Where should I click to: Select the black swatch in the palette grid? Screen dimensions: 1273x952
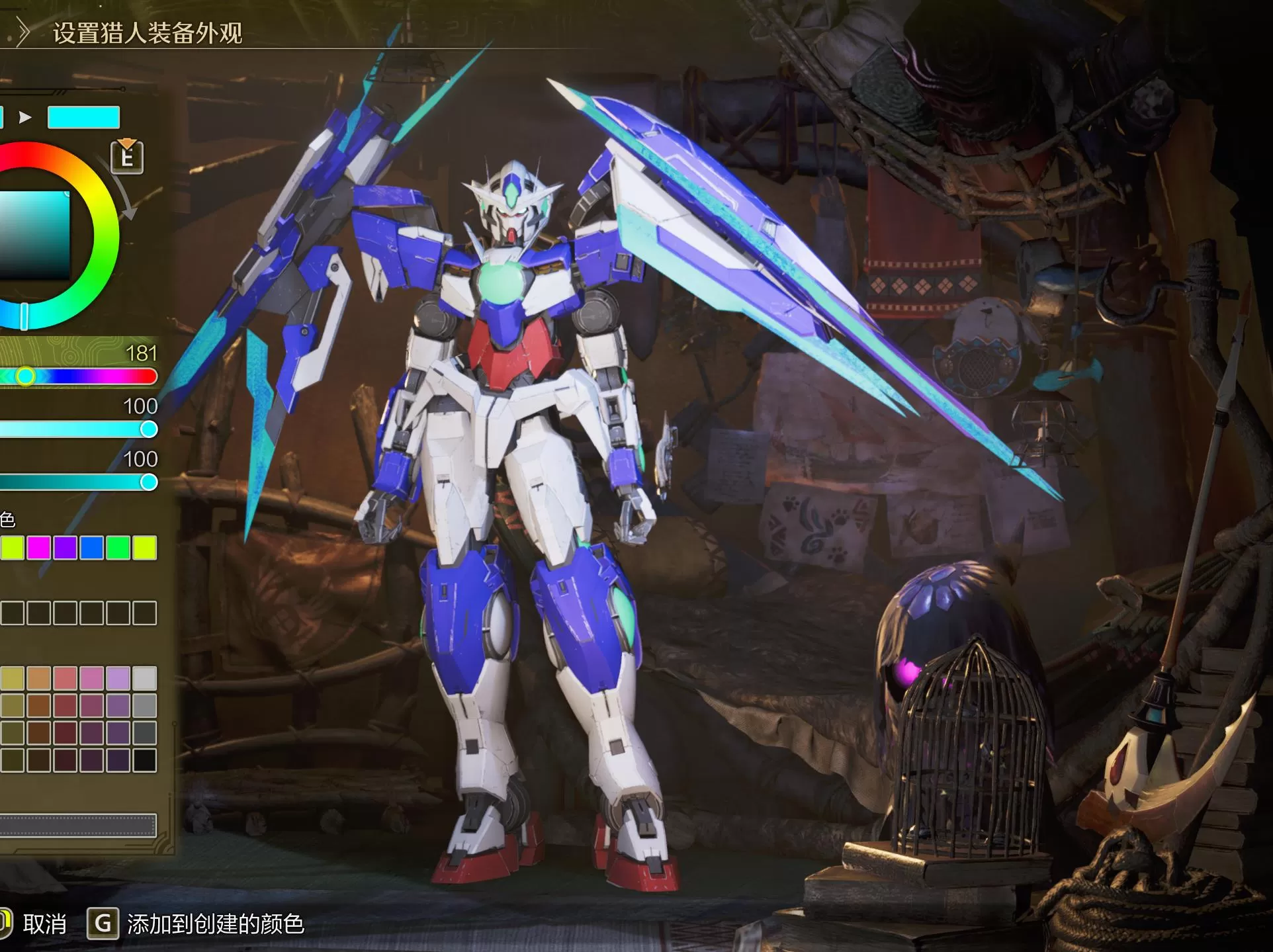(144, 761)
